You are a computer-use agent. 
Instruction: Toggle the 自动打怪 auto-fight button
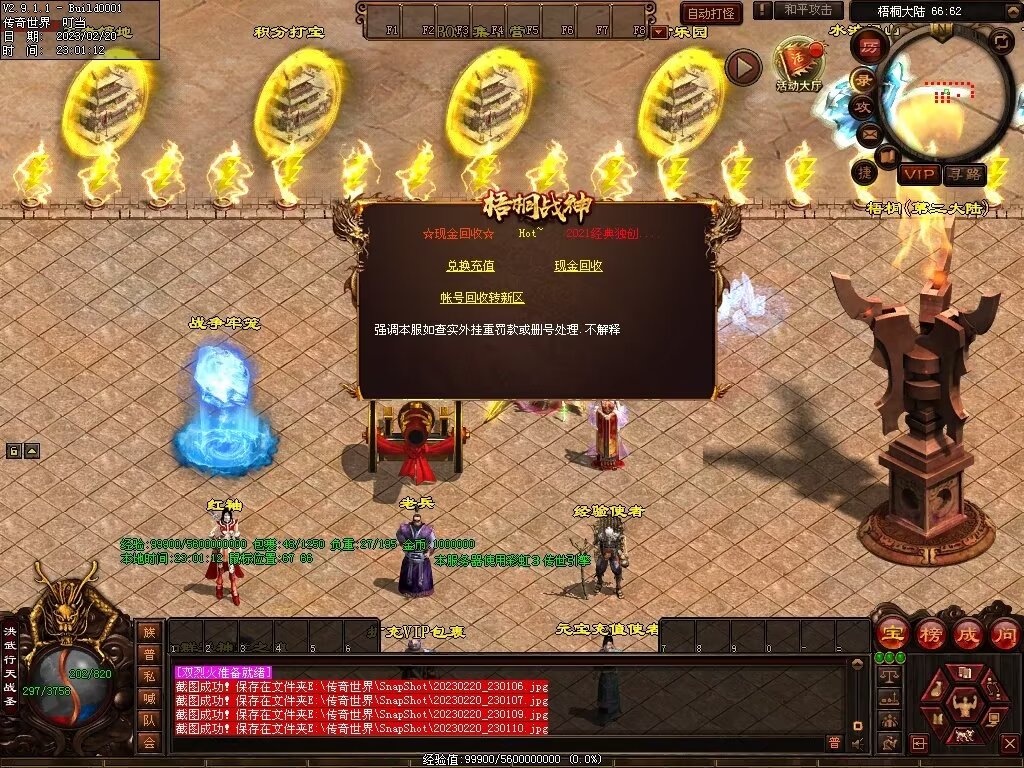pyautogui.click(x=711, y=13)
